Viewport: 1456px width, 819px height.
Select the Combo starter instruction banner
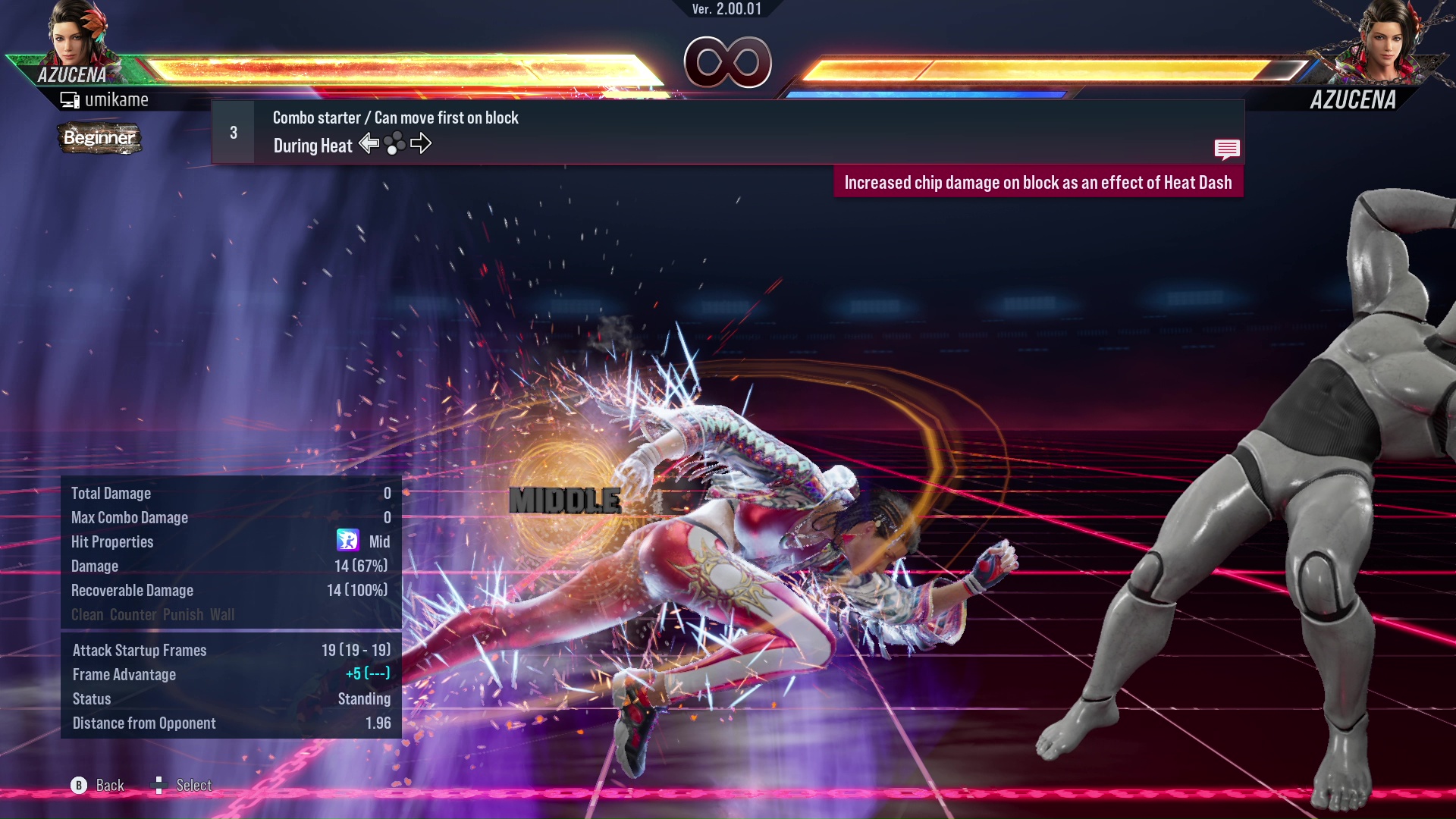[x=394, y=118]
